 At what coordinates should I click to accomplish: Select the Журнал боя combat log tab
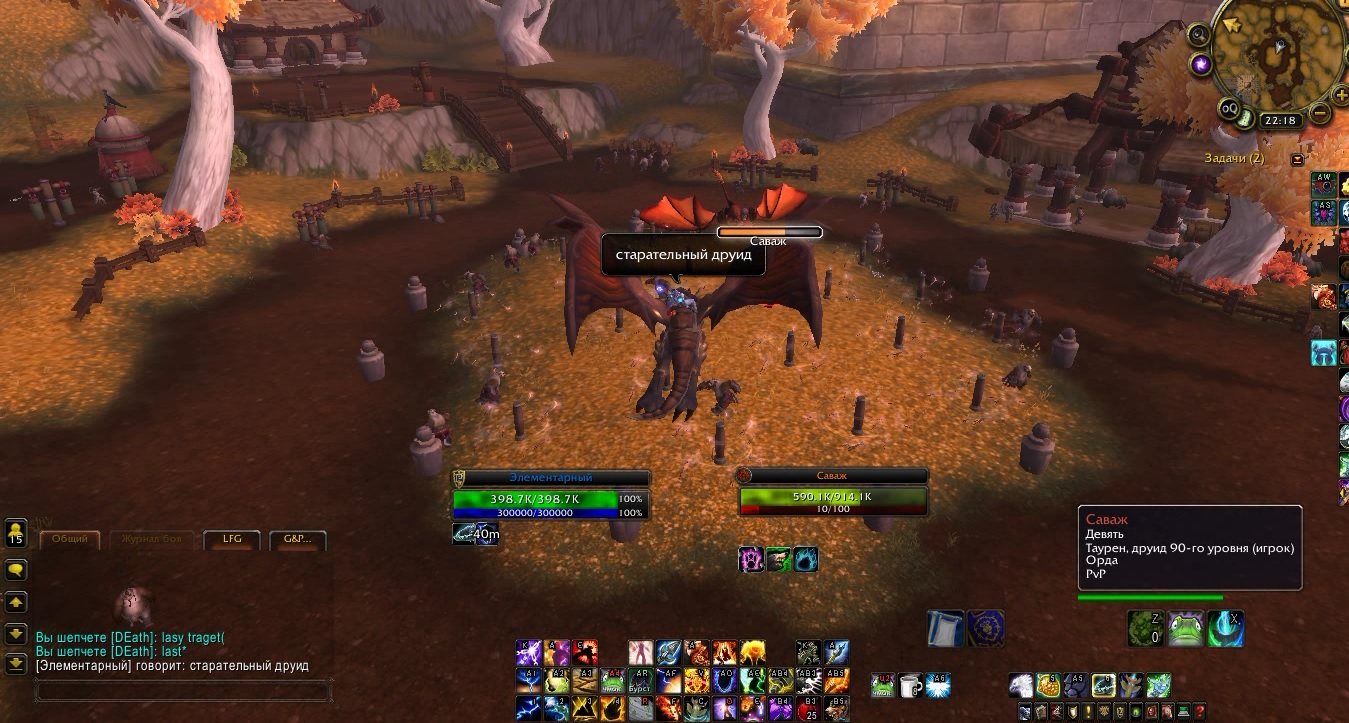[x=151, y=539]
